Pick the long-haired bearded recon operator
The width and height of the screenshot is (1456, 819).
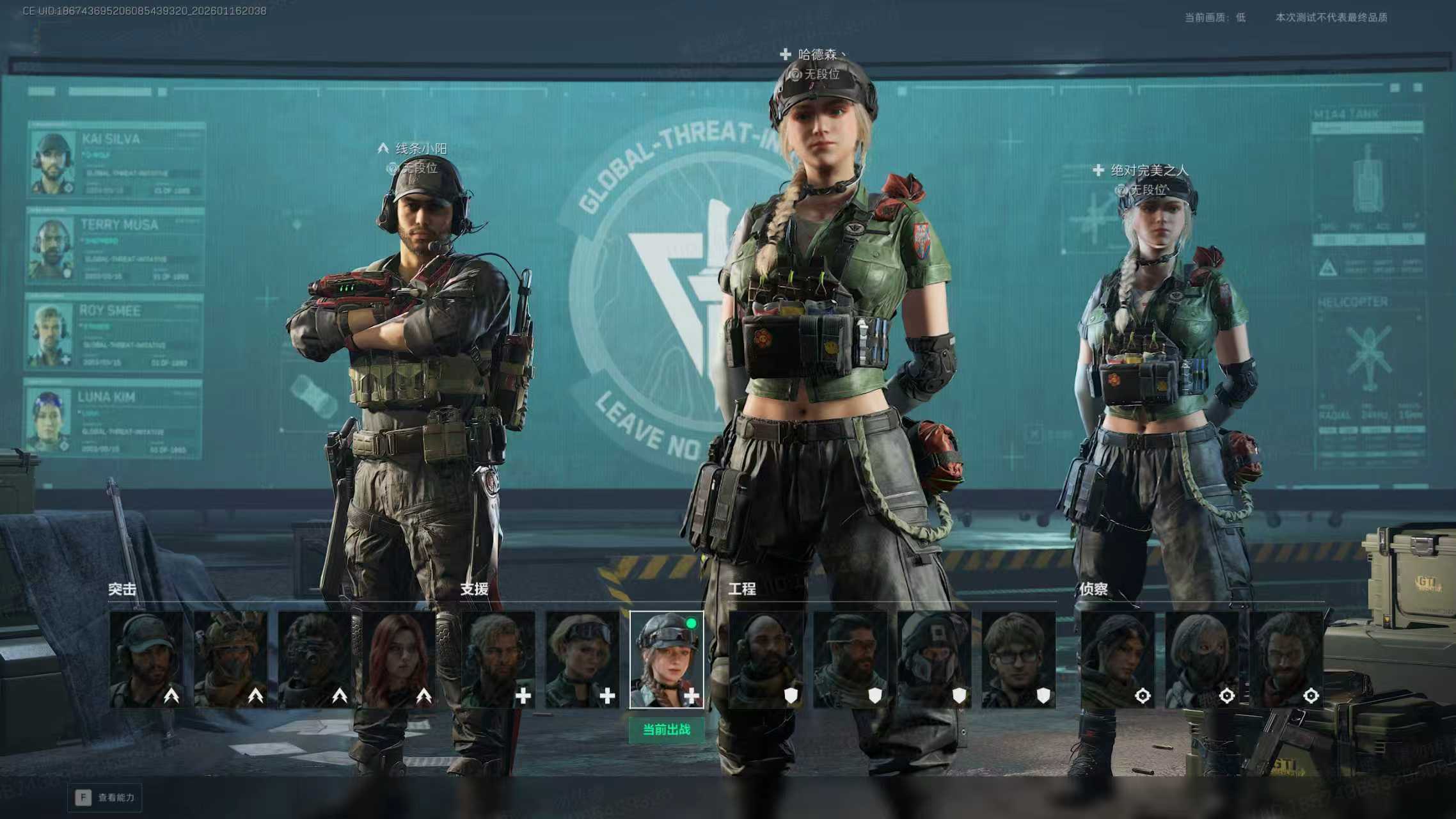[x=1286, y=659]
